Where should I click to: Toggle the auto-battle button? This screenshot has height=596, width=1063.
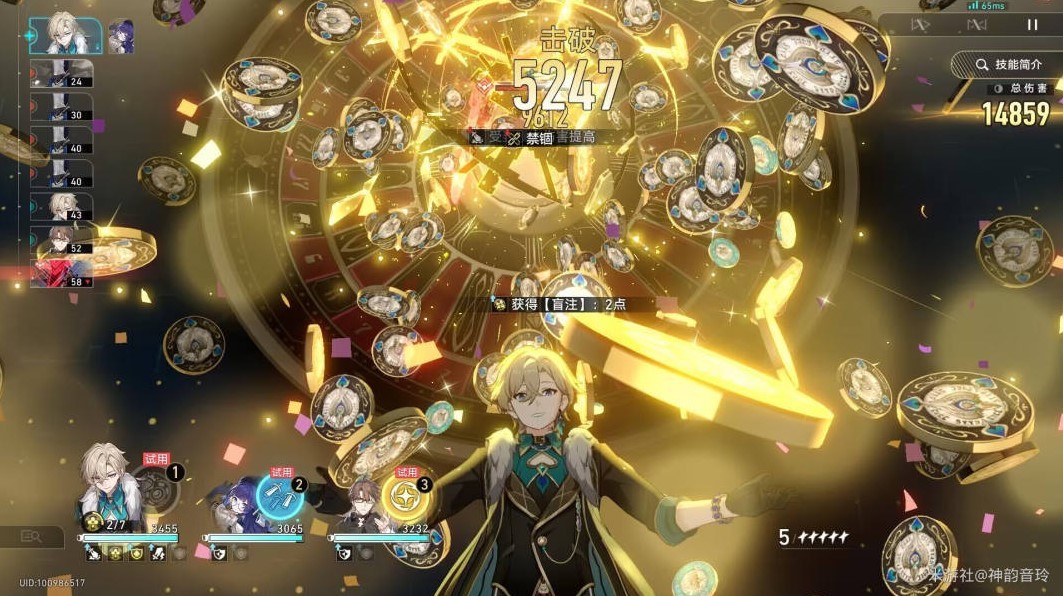976,24
